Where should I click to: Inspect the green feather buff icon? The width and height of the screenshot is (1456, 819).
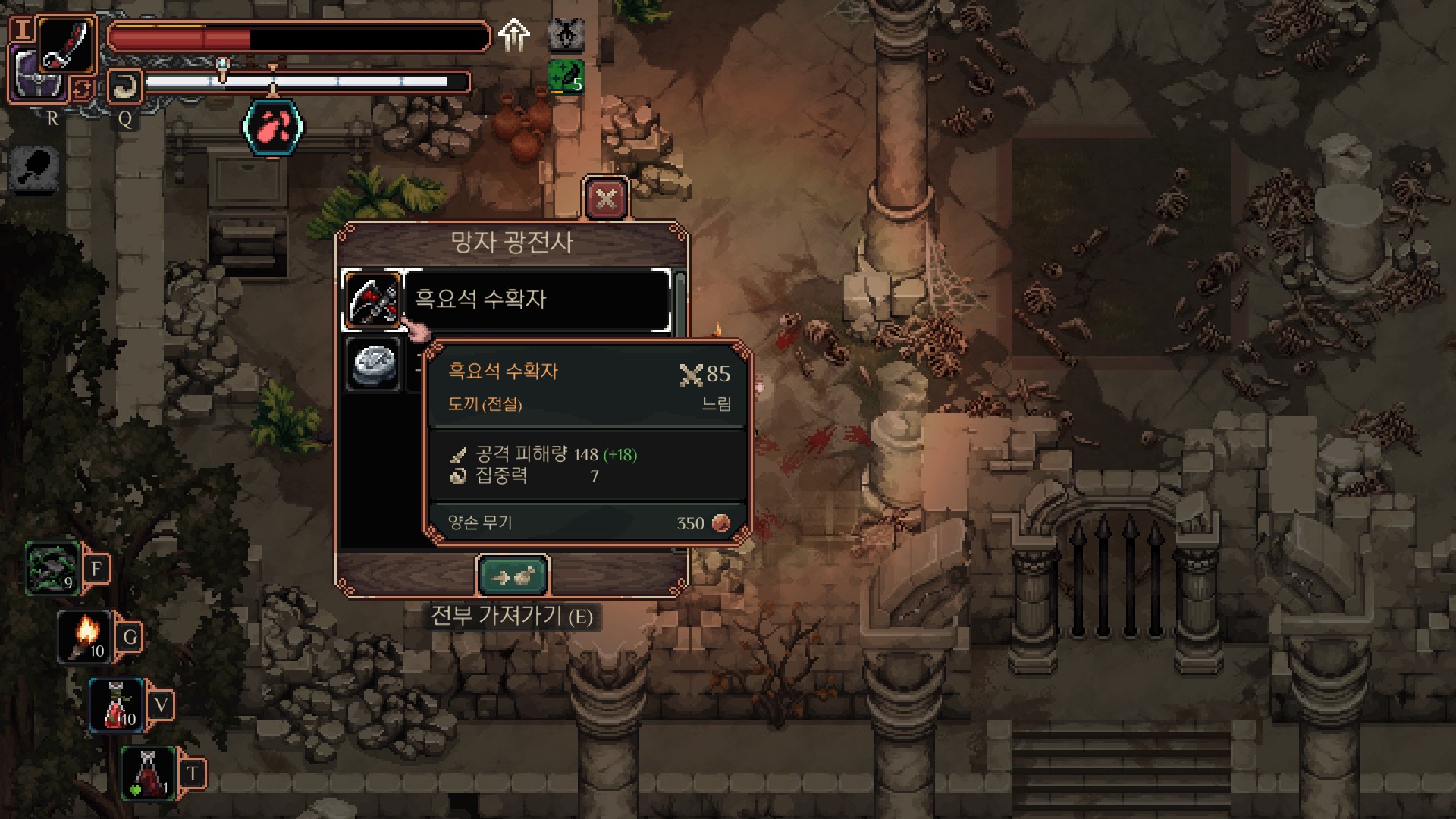(566, 77)
